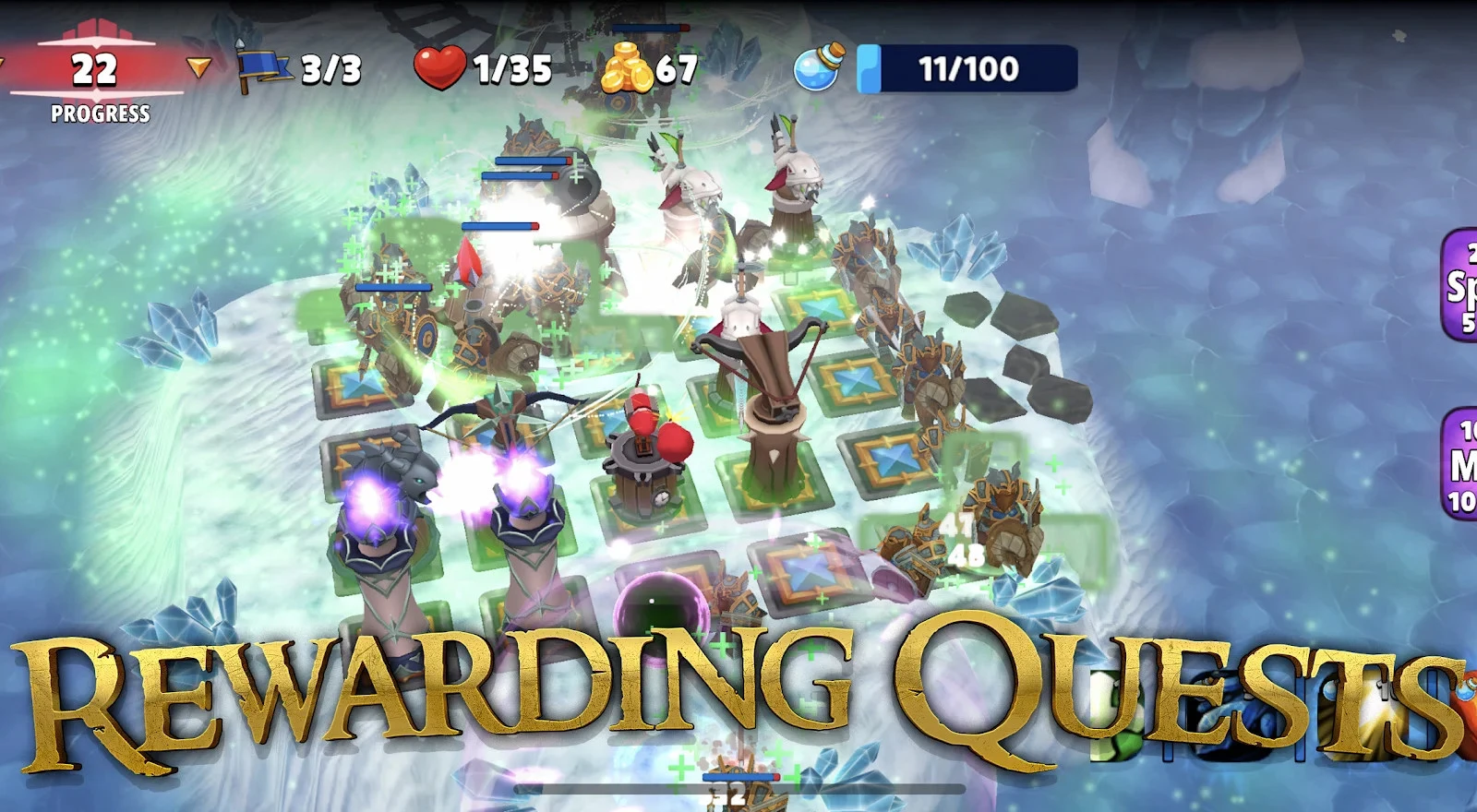Tap the purple "M" button
This screenshot has width=1477, height=812.
[1461, 465]
